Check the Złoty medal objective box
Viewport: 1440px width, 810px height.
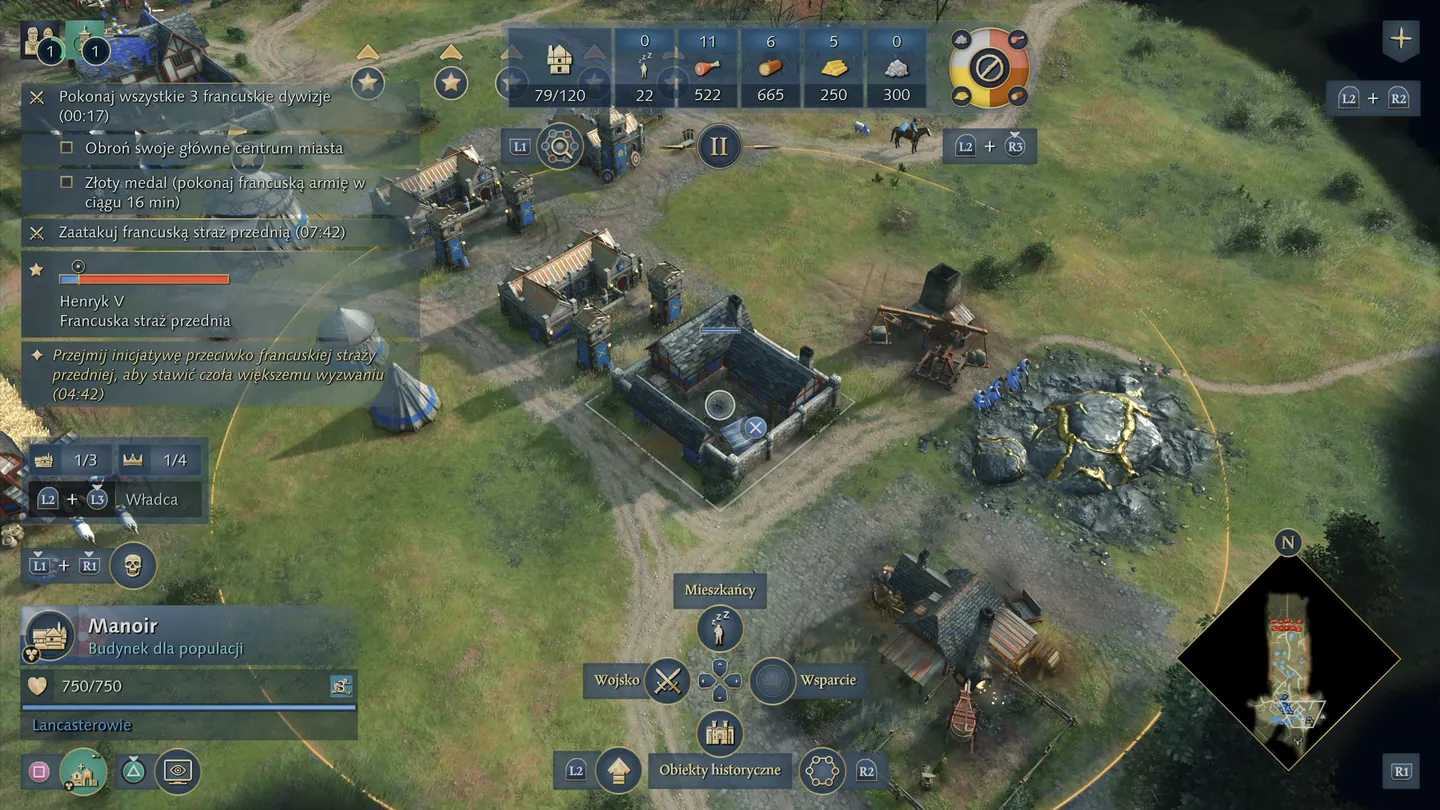[67, 183]
